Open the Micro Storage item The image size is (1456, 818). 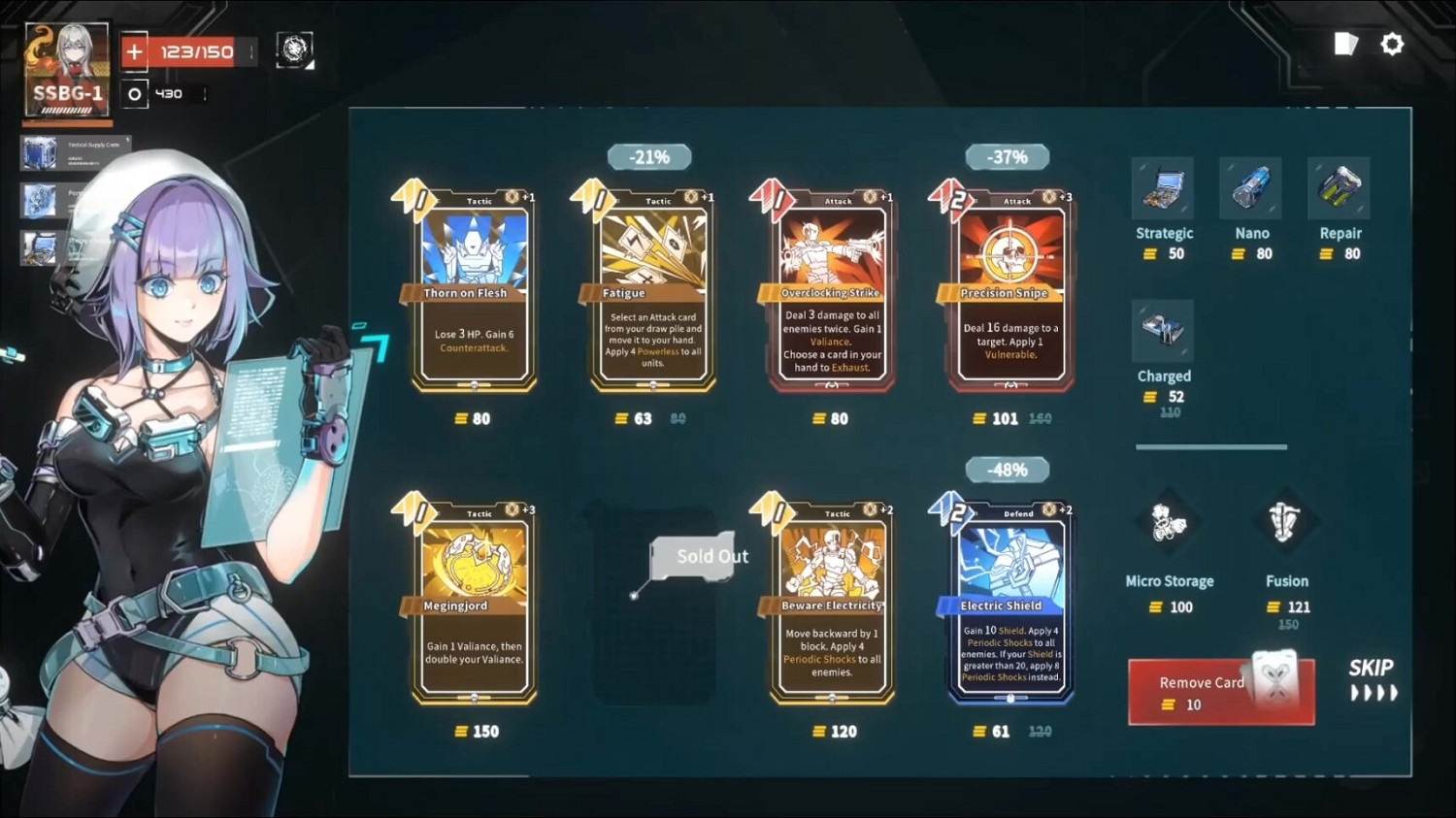pos(1169,524)
